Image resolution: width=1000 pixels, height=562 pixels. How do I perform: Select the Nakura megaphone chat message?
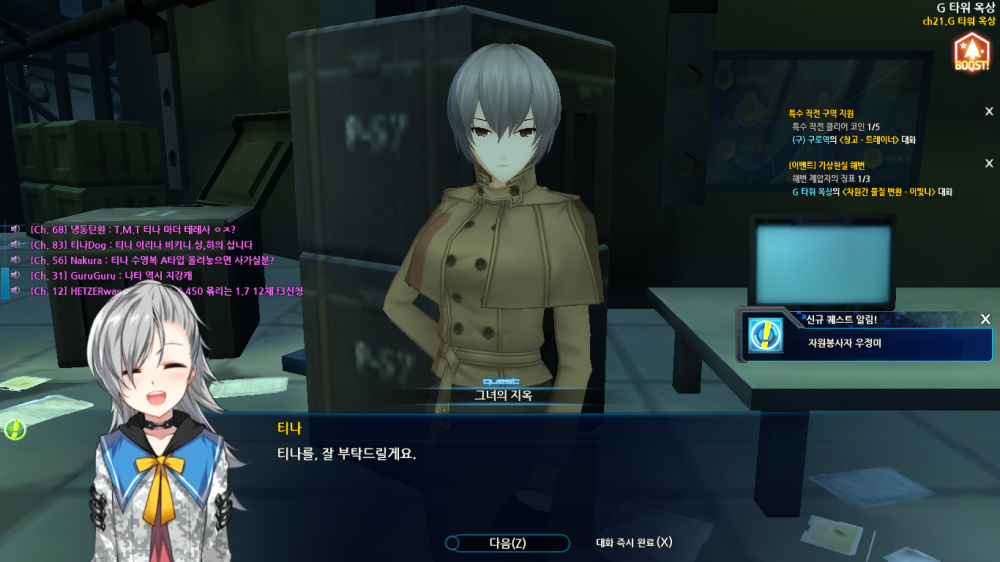click(152, 260)
